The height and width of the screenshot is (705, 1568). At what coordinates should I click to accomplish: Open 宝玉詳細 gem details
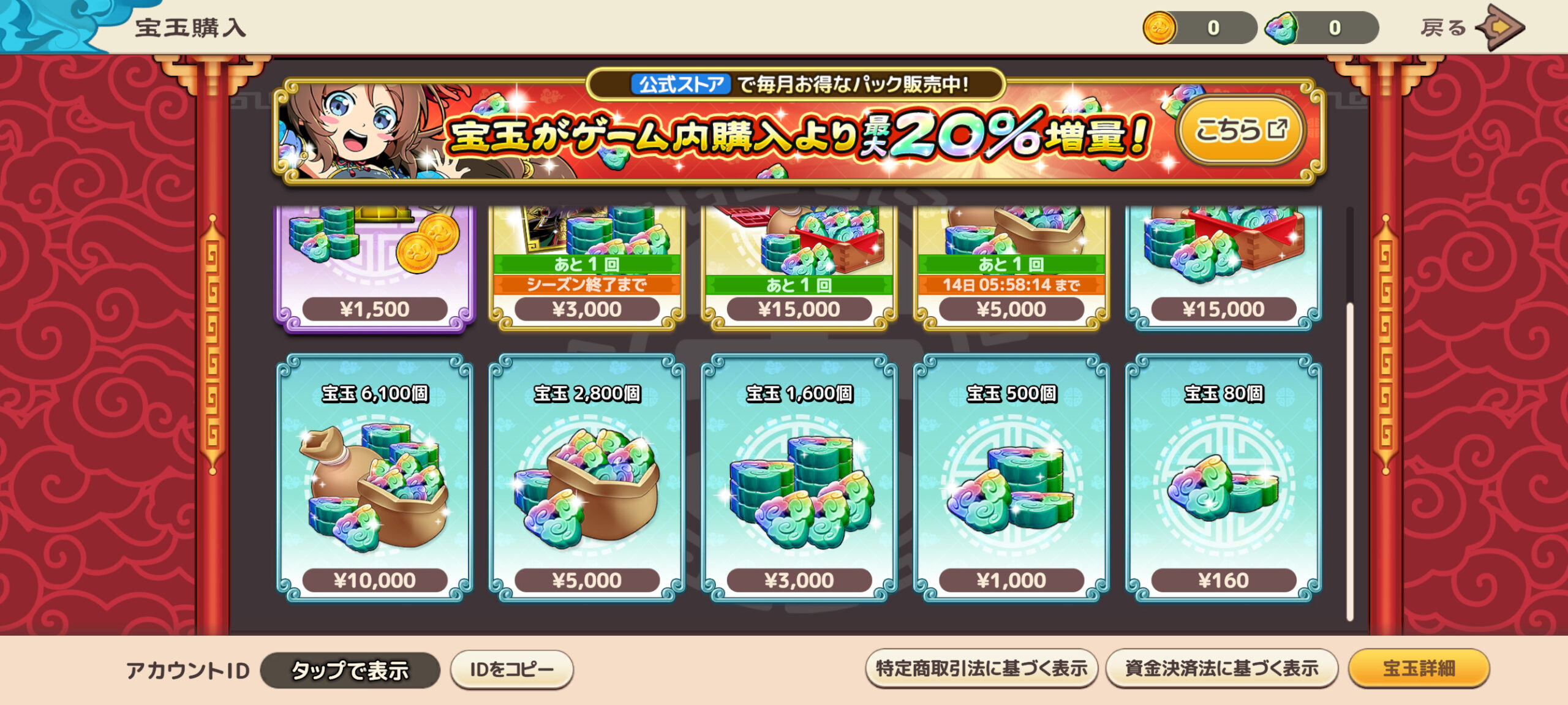click(1419, 668)
